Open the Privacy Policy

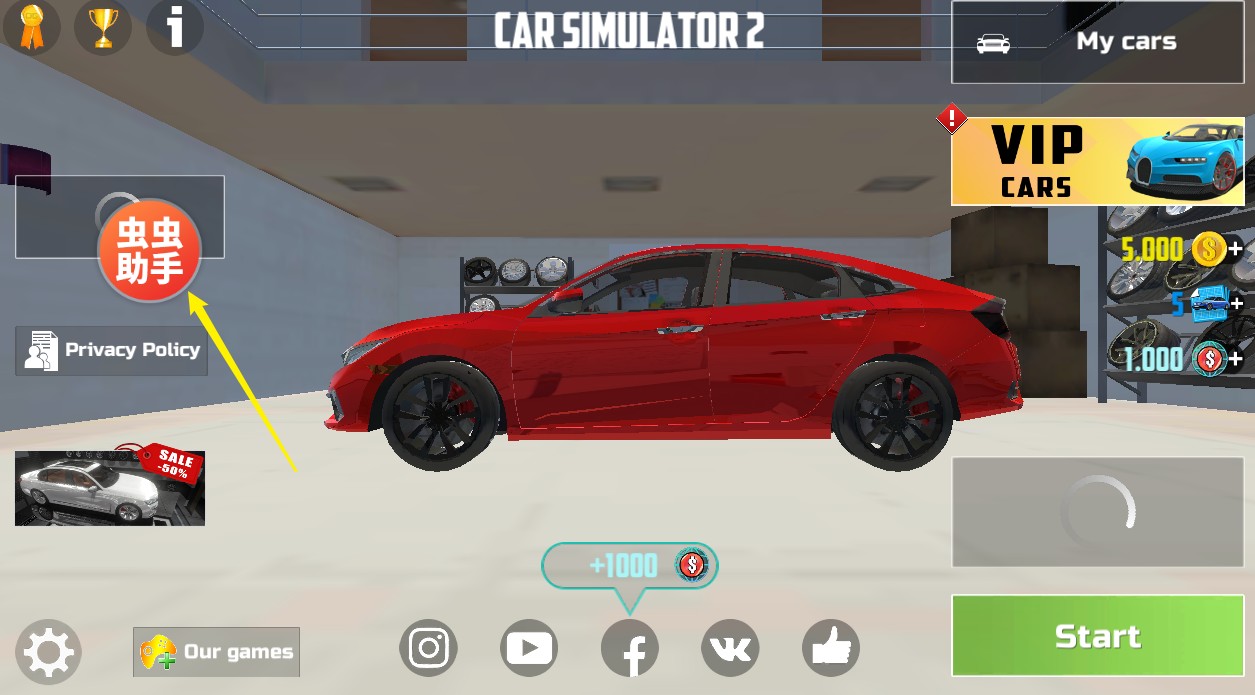point(111,350)
